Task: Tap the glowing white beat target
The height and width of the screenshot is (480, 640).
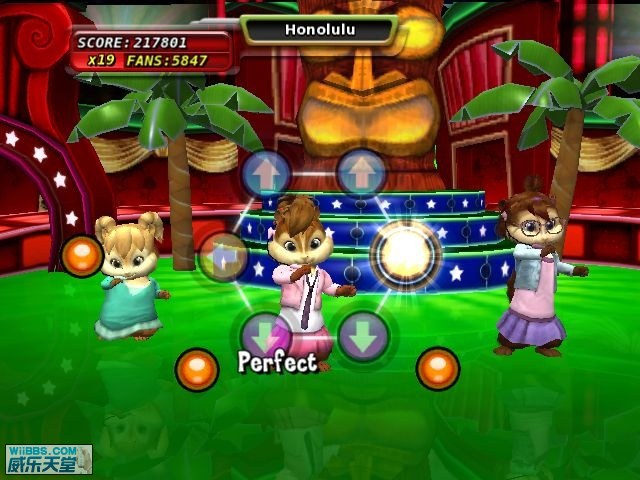Action: pos(406,254)
